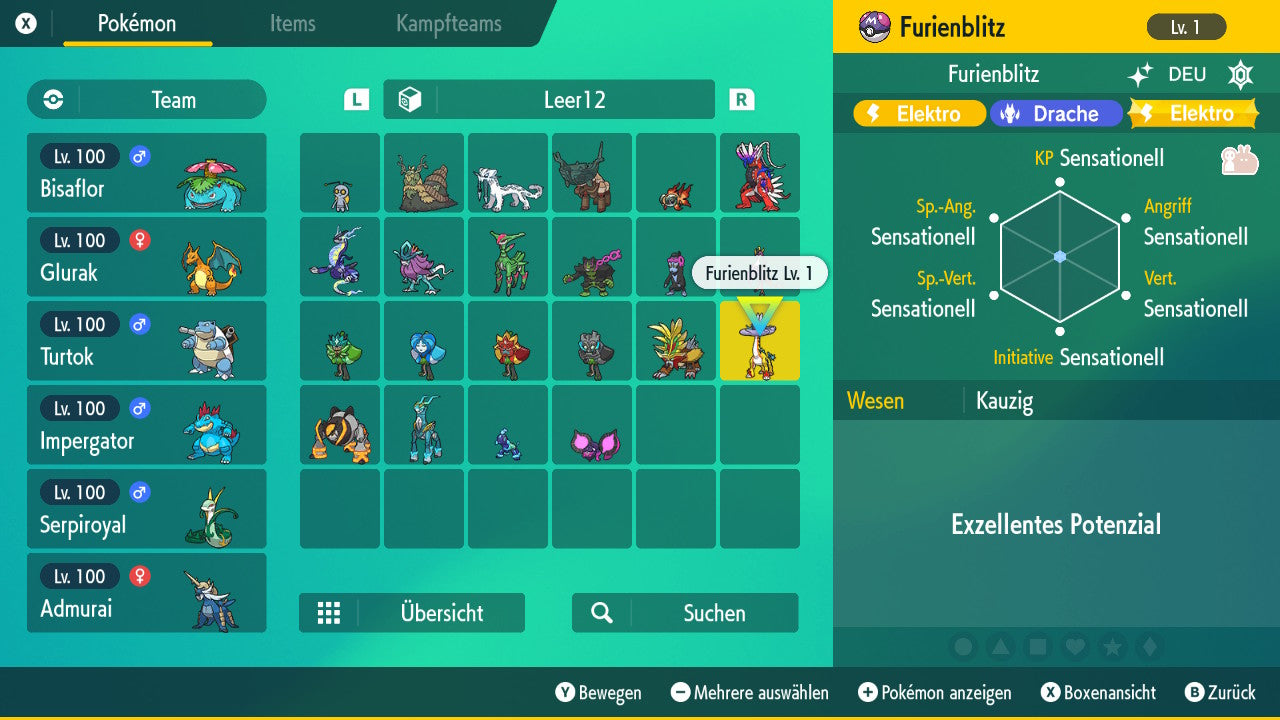Toggle the circle marking for Furienblitz
1280x720 pixels.
point(963,647)
